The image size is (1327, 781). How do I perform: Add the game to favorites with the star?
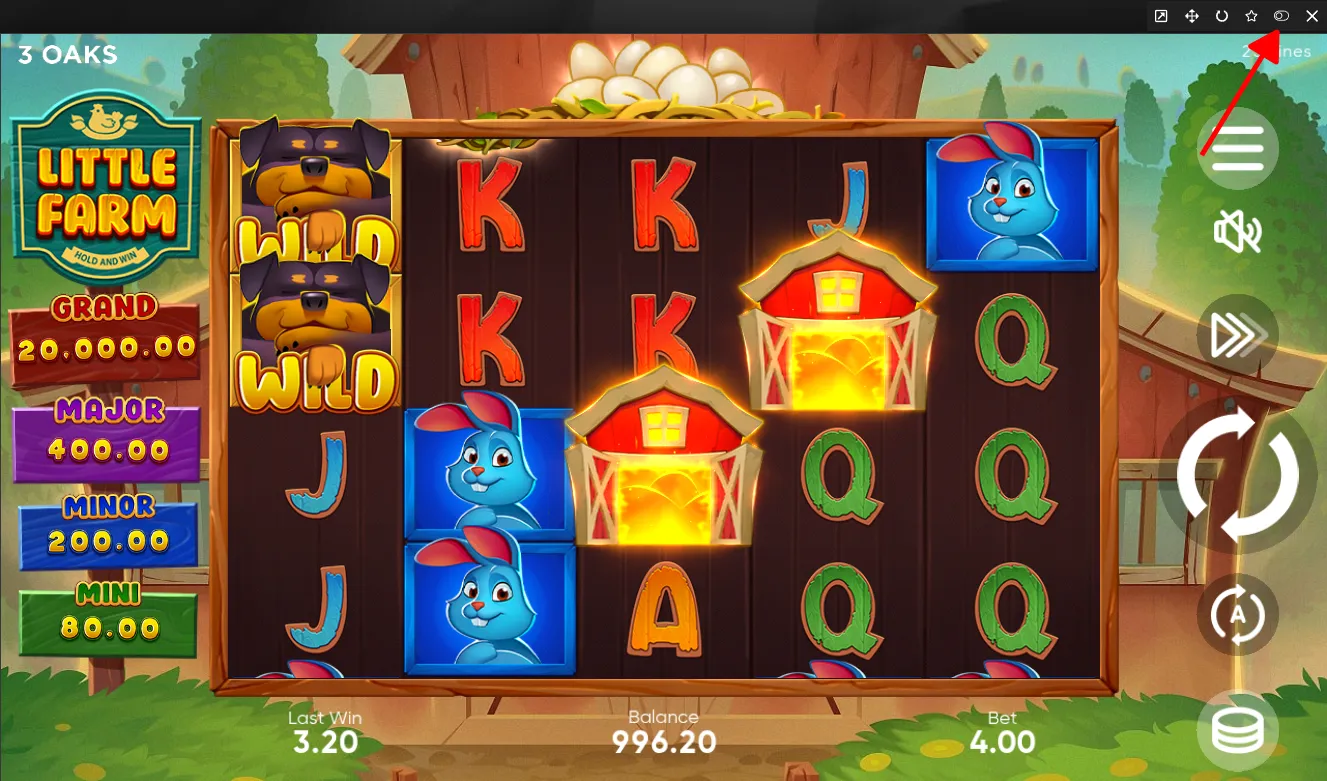1251,16
